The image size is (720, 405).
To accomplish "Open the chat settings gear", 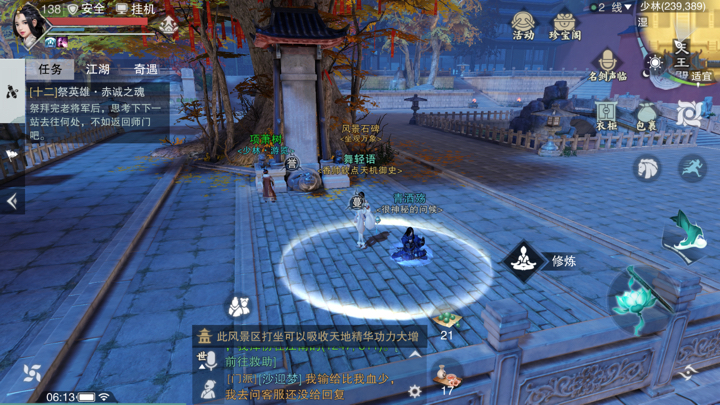I will pos(414,392).
